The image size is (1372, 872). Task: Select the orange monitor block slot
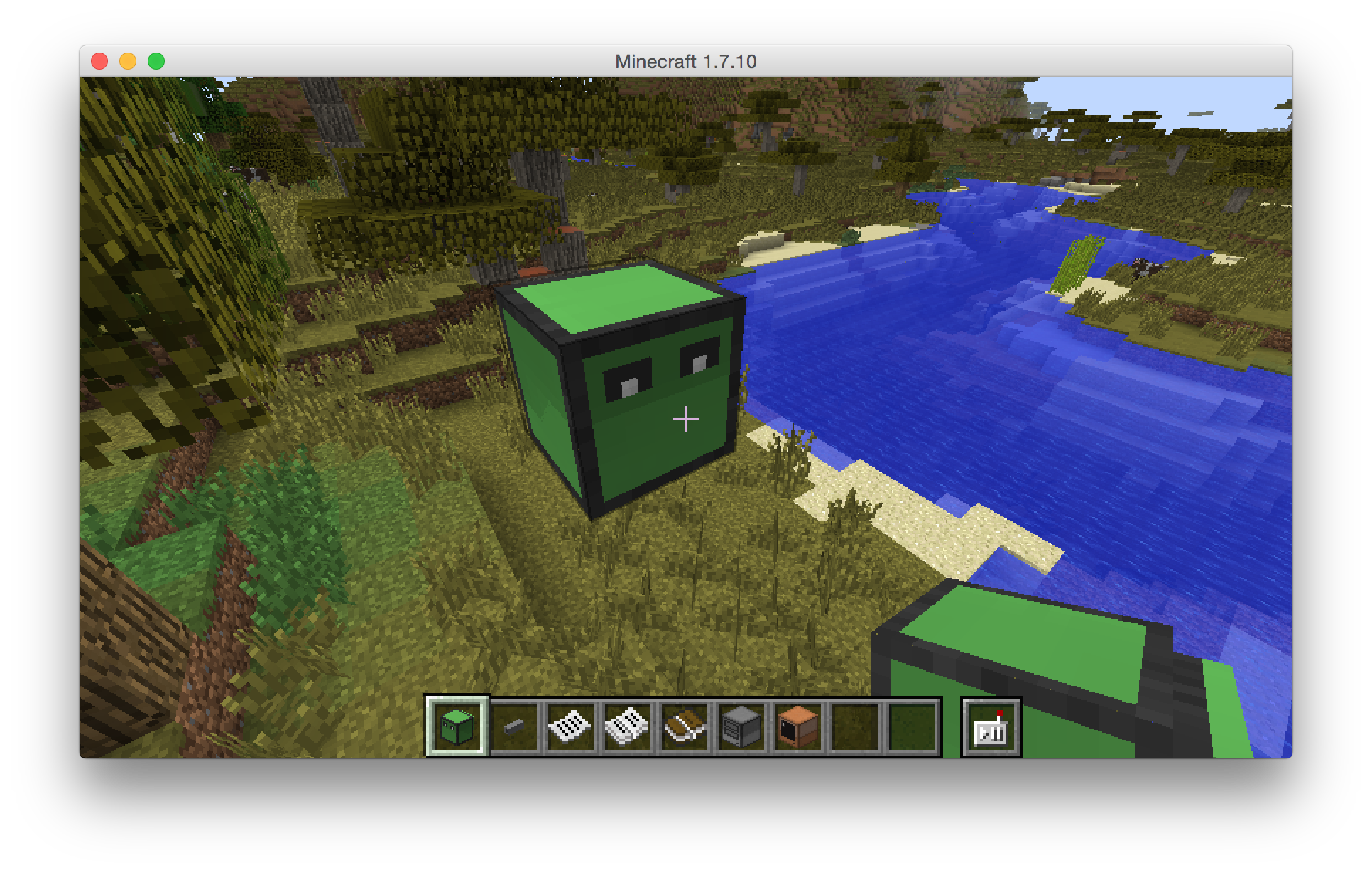798,726
